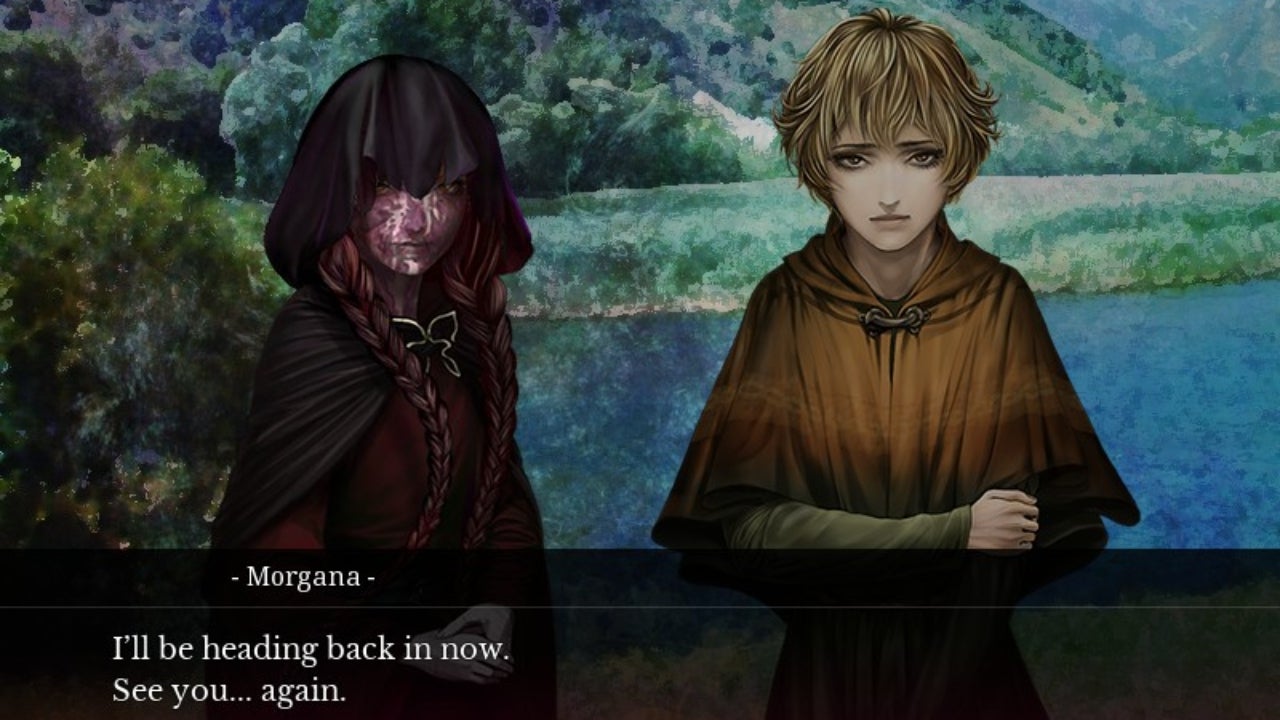The width and height of the screenshot is (1280, 720).
Task: Click the blonde character's cloak fastener
Action: tap(890, 319)
